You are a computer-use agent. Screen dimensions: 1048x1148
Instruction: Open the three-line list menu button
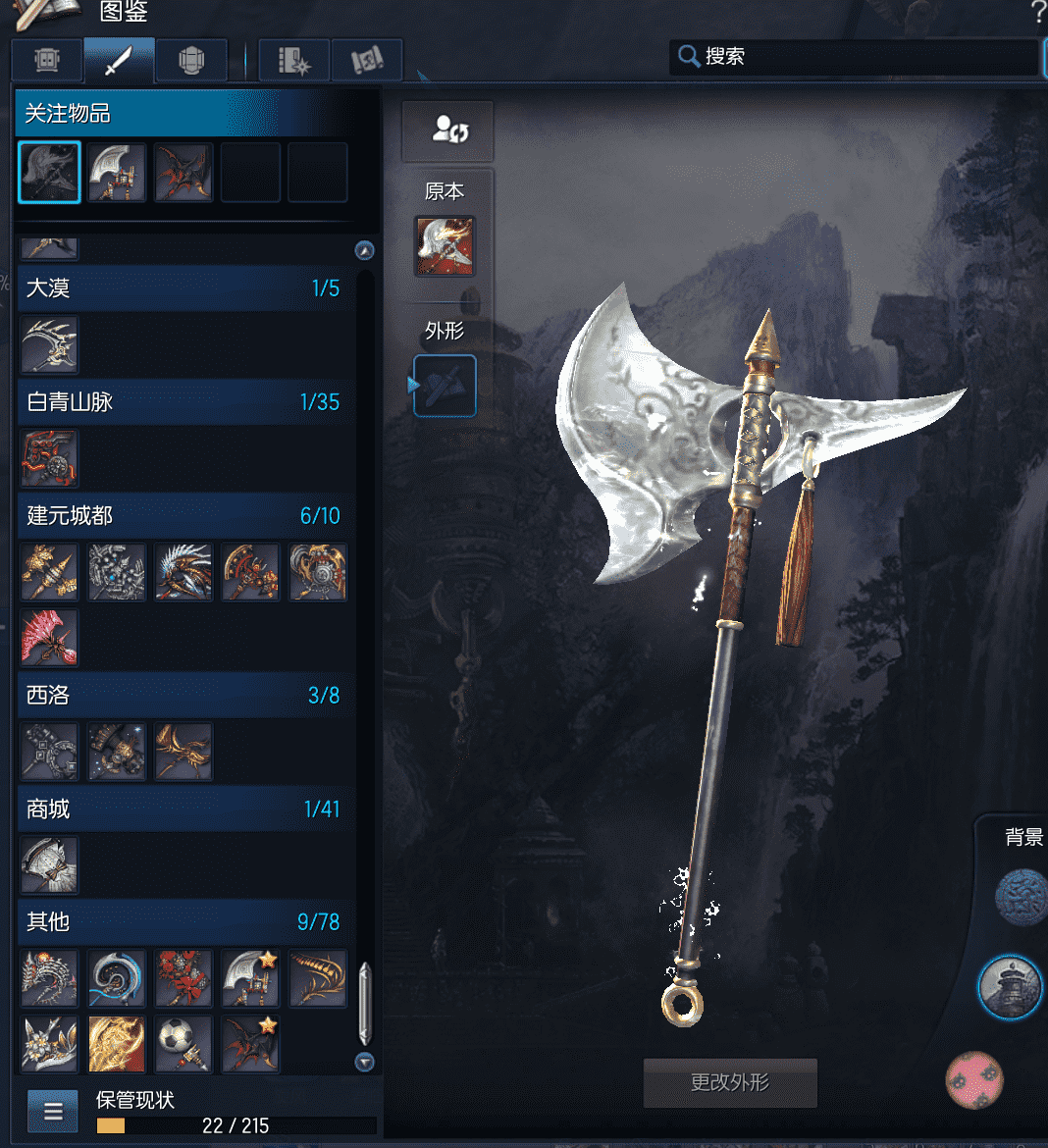(53, 1111)
